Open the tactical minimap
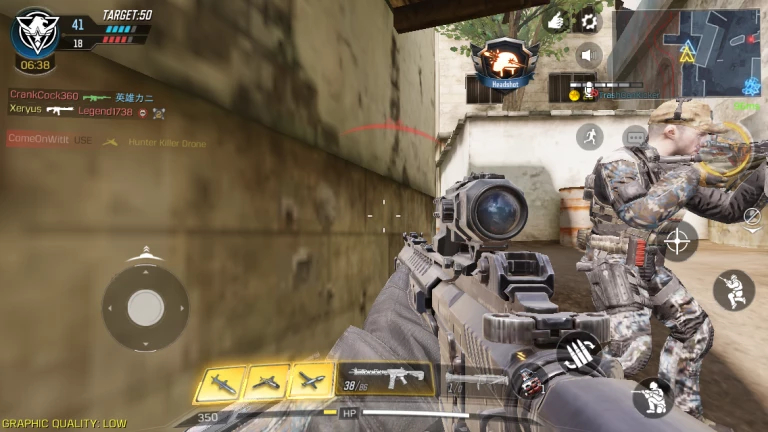The image size is (768, 432). pyautogui.click(x=687, y=52)
